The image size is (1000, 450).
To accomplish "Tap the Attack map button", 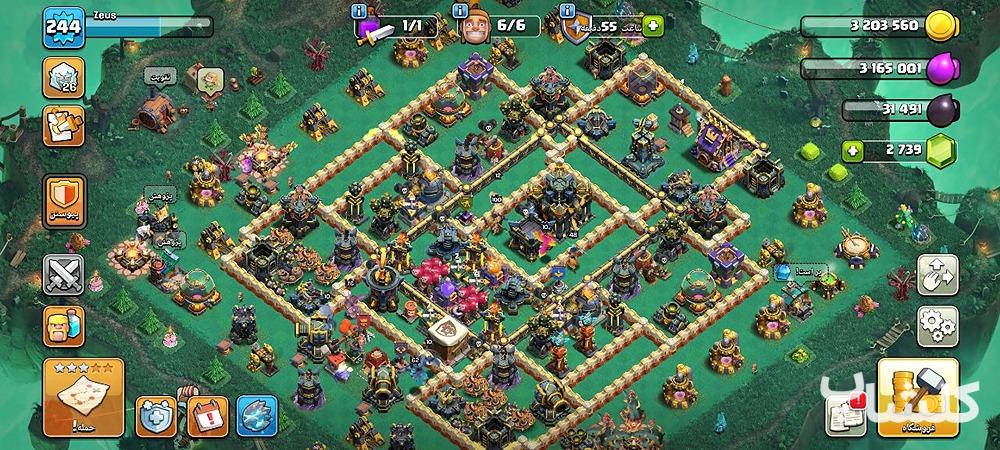I will coord(83,397).
